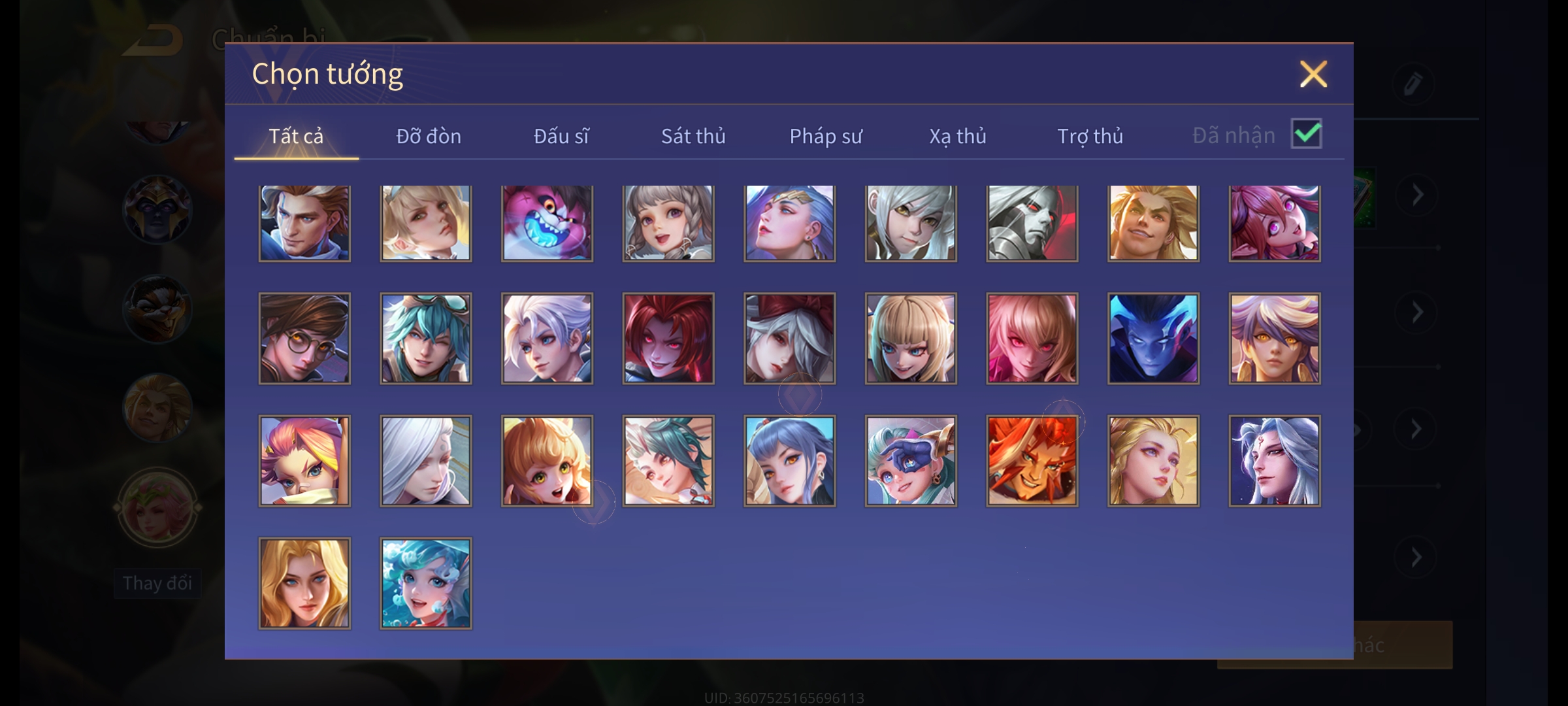Show the Sát thủ heroes
1568x706 pixels.
coord(693,136)
